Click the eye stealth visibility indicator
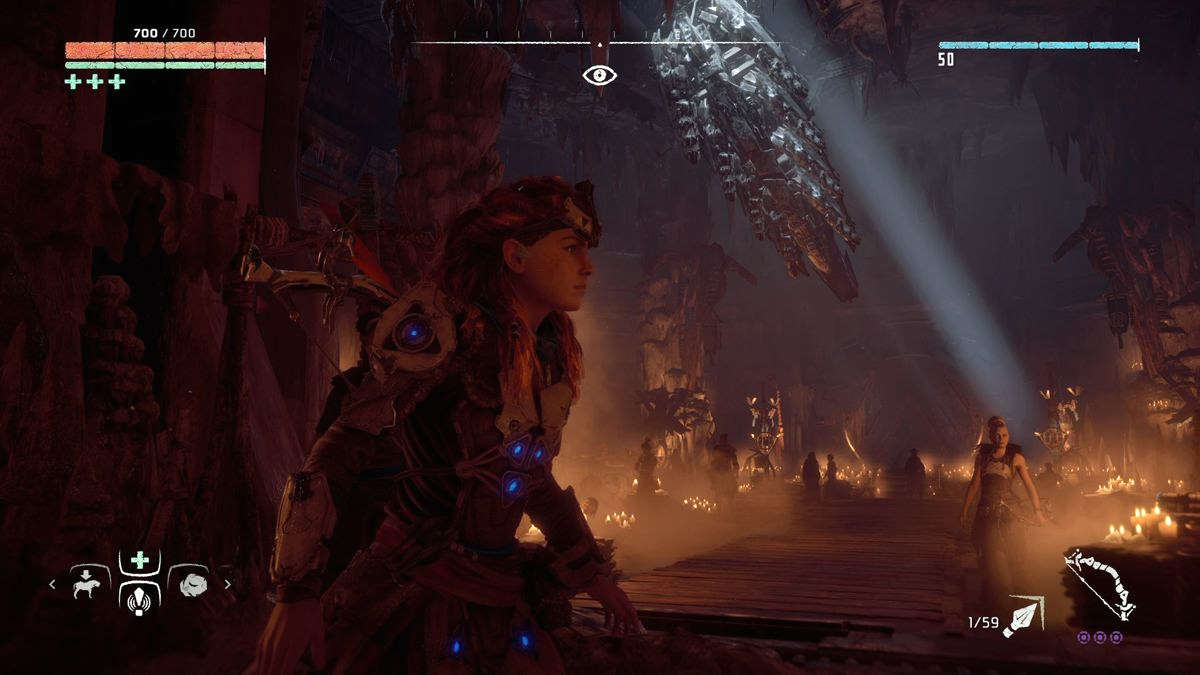Viewport: 1200px width, 675px height. click(599, 75)
